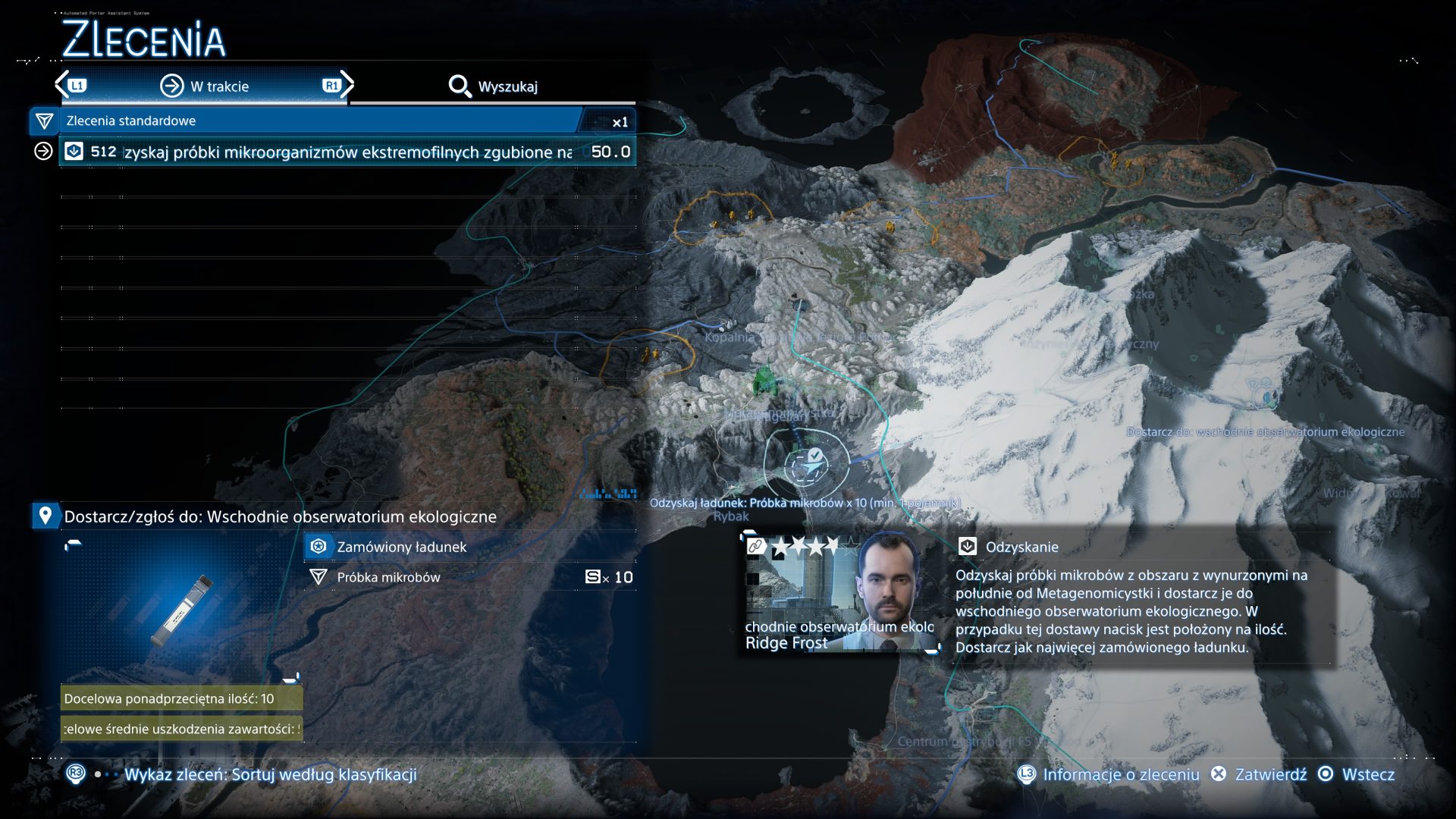The width and height of the screenshot is (1456, 819).
Task: Select the eastern observatory delivery map marker
Action: point(1265,396)
